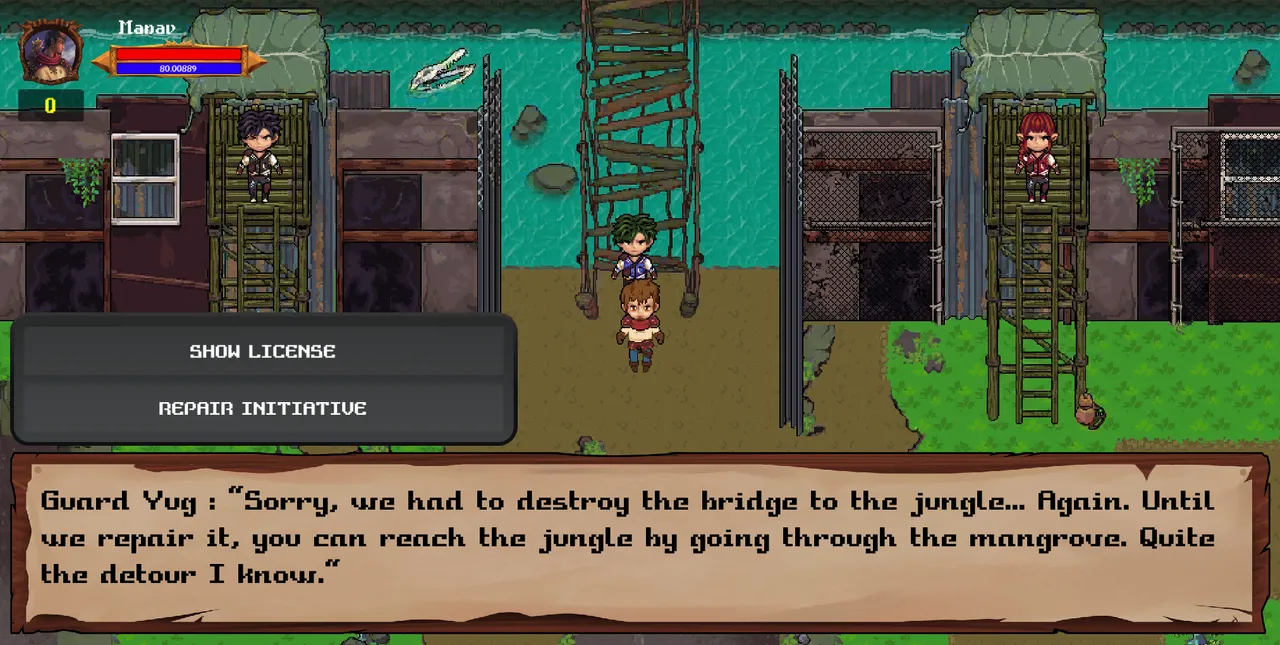
Task: Choose the Show License dialogue option
Action: point(263,351)
